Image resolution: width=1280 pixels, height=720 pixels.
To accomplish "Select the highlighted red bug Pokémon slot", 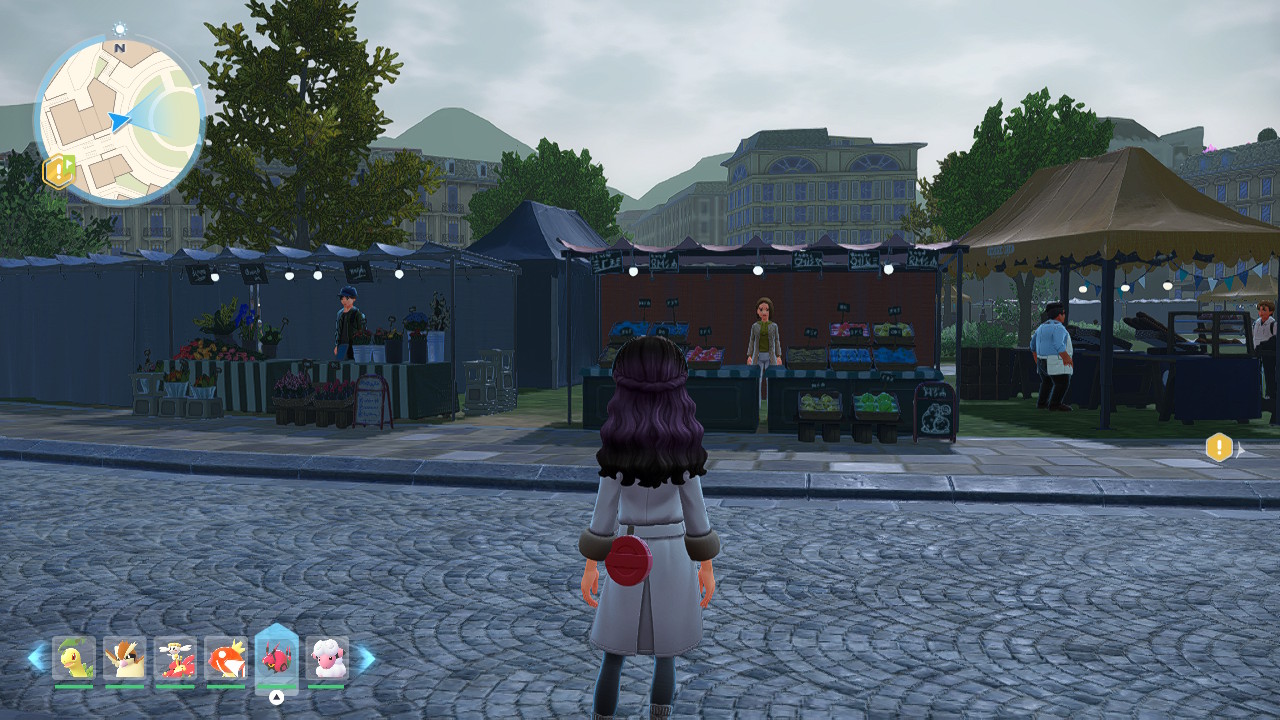I will tap(276, 656).
